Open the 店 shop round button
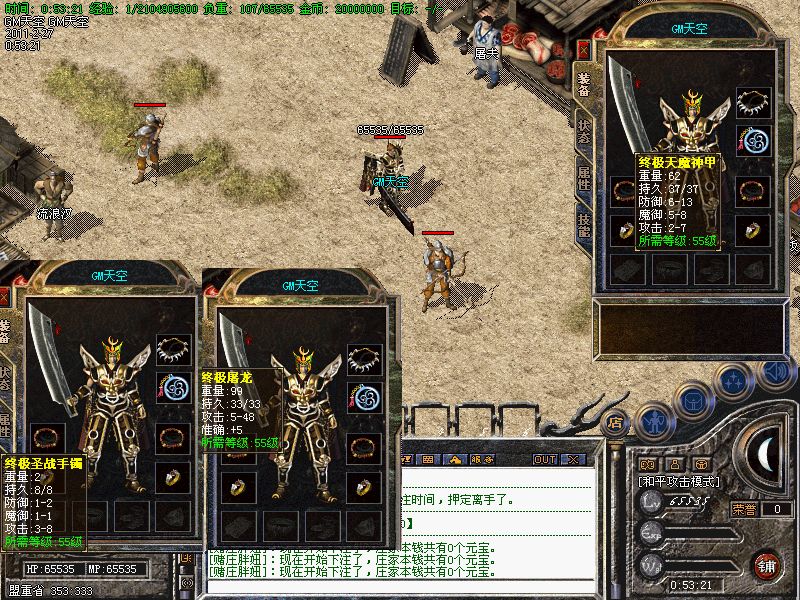The height and width of the screenshot is (600, 800). (x=617, y=422)
